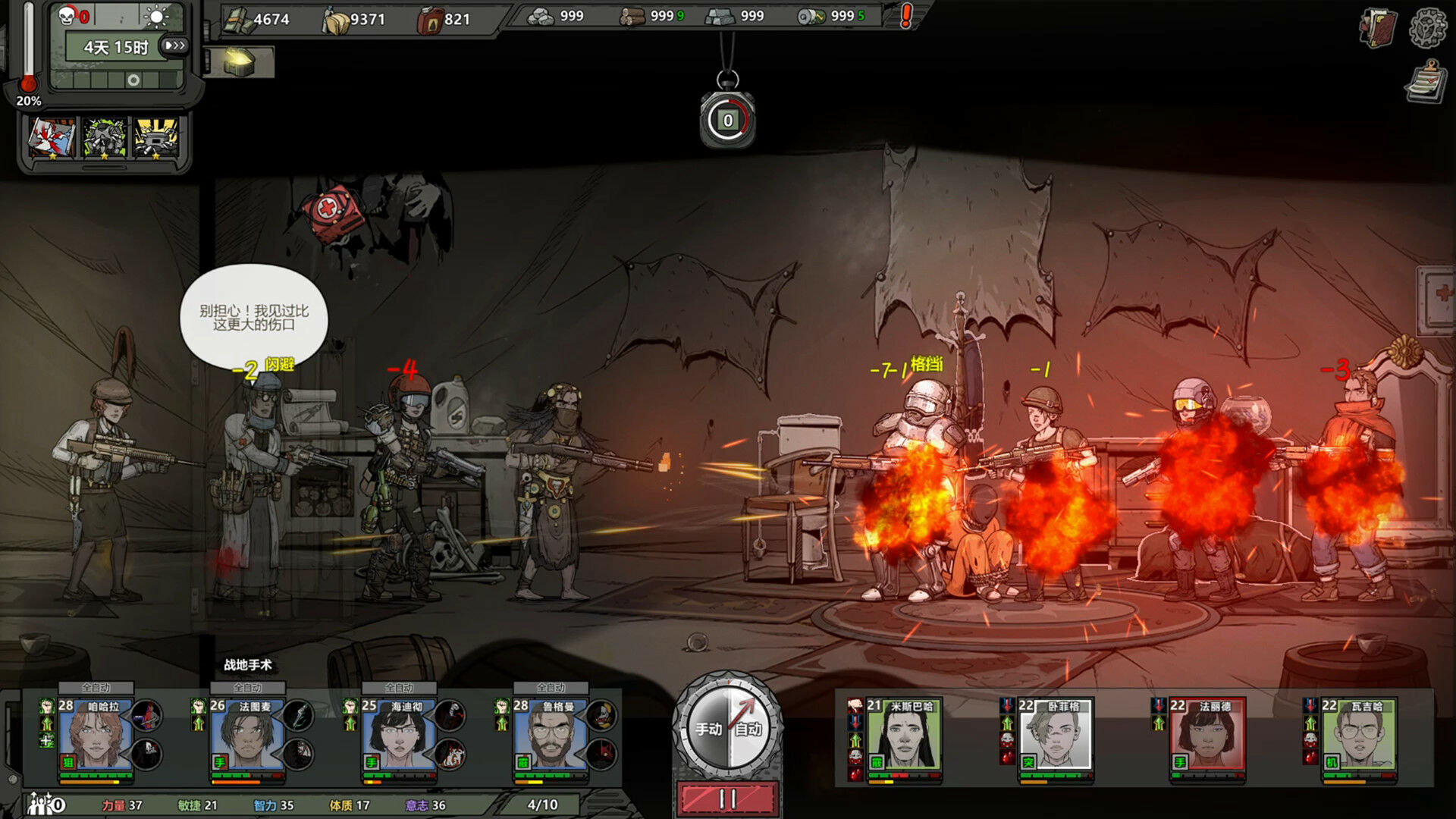Image resolution: width=1456 pixels, height=819 pixels.
Task: Click the red exclamation alert icon
Action: [x=906, y=16]
